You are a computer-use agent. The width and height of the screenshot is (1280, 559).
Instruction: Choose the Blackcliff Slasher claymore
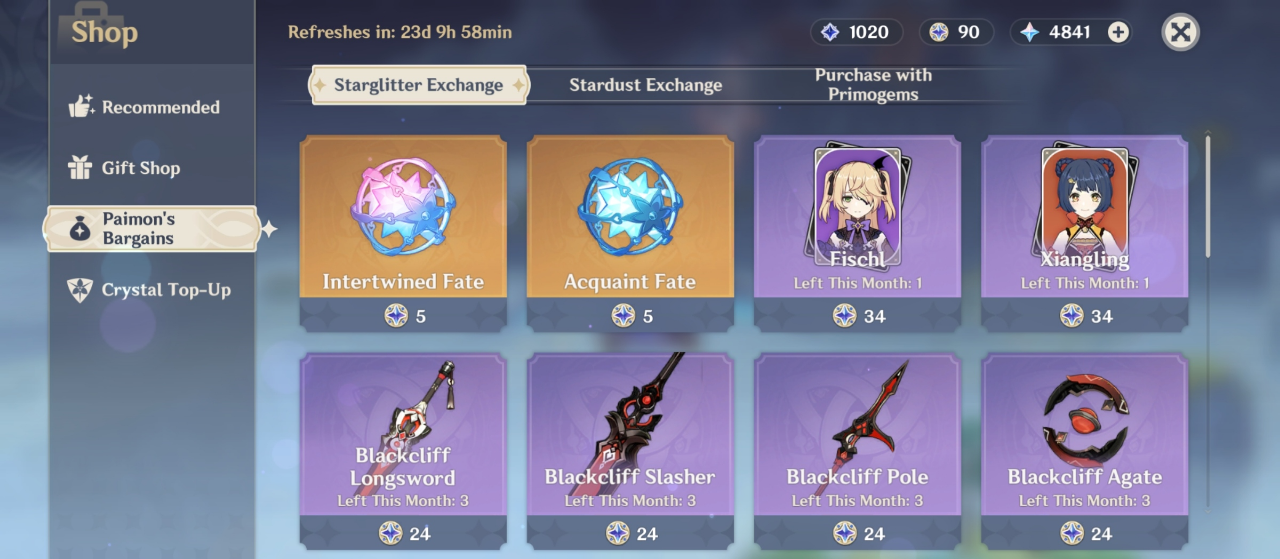pos(630,448)
